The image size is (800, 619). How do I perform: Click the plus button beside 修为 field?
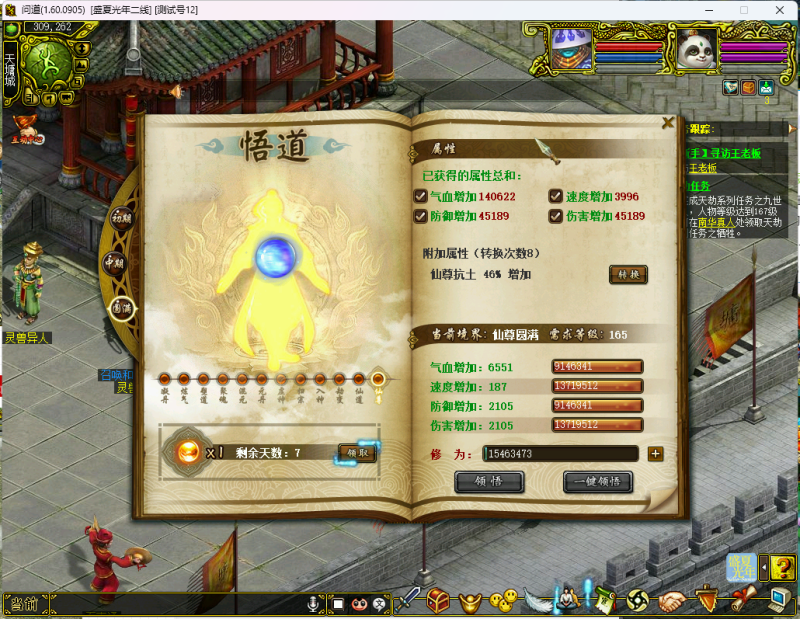point(656,454)
